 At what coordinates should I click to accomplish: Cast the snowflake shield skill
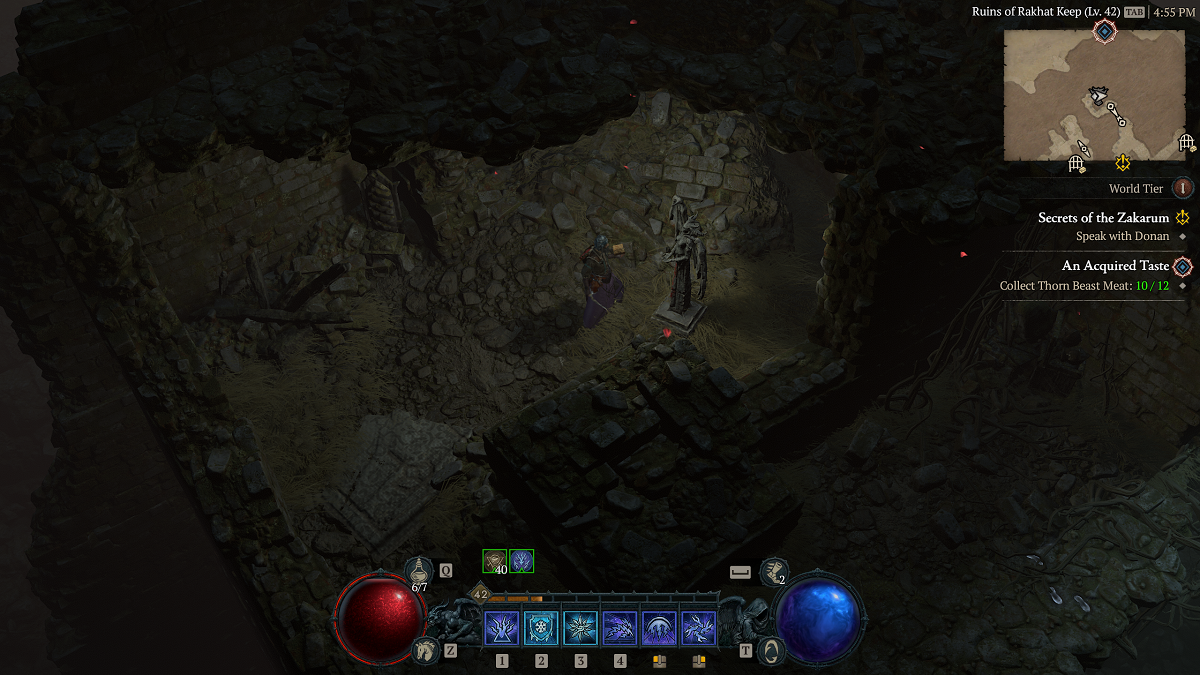541,628
